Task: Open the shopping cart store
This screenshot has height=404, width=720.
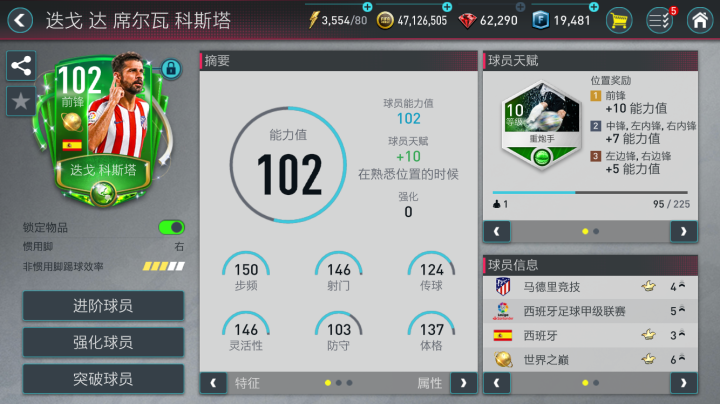Action: 619,20
